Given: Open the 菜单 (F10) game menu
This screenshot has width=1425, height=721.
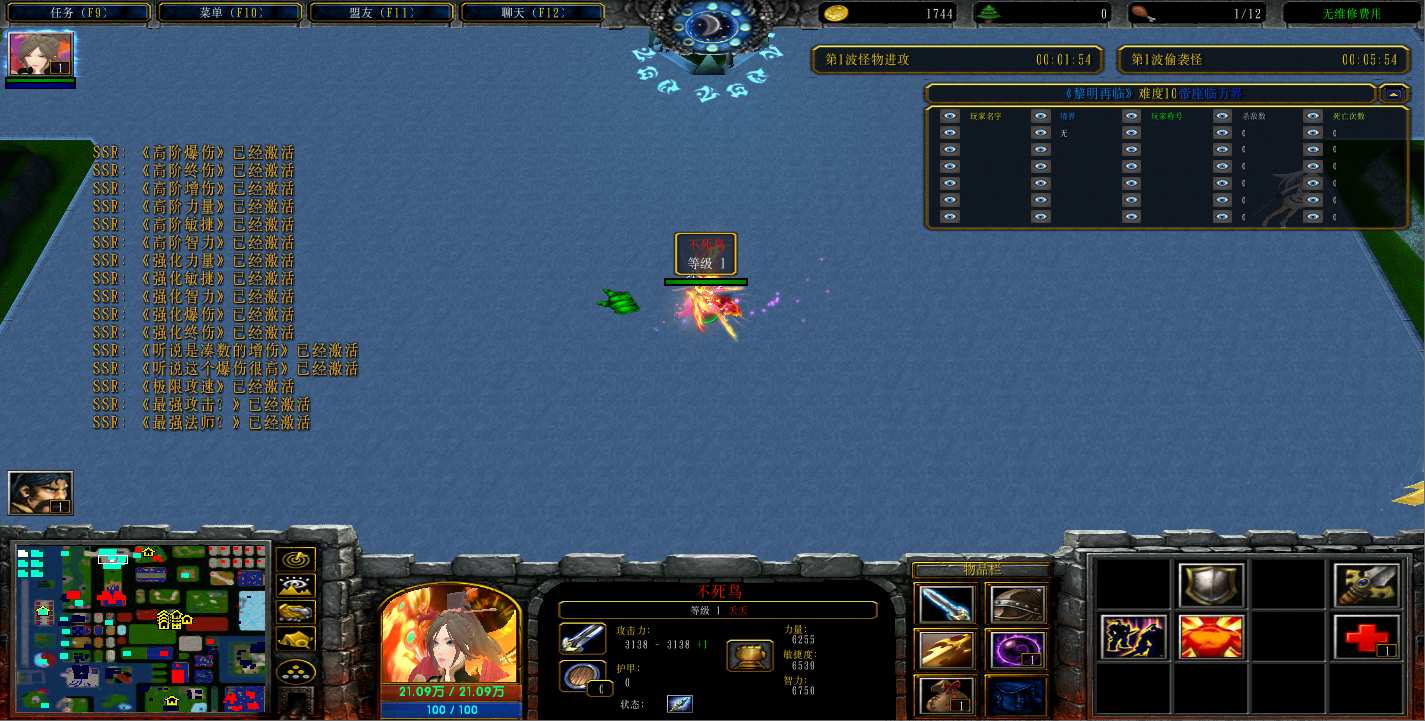Looking at the screenshot, I should pos(231,13).
